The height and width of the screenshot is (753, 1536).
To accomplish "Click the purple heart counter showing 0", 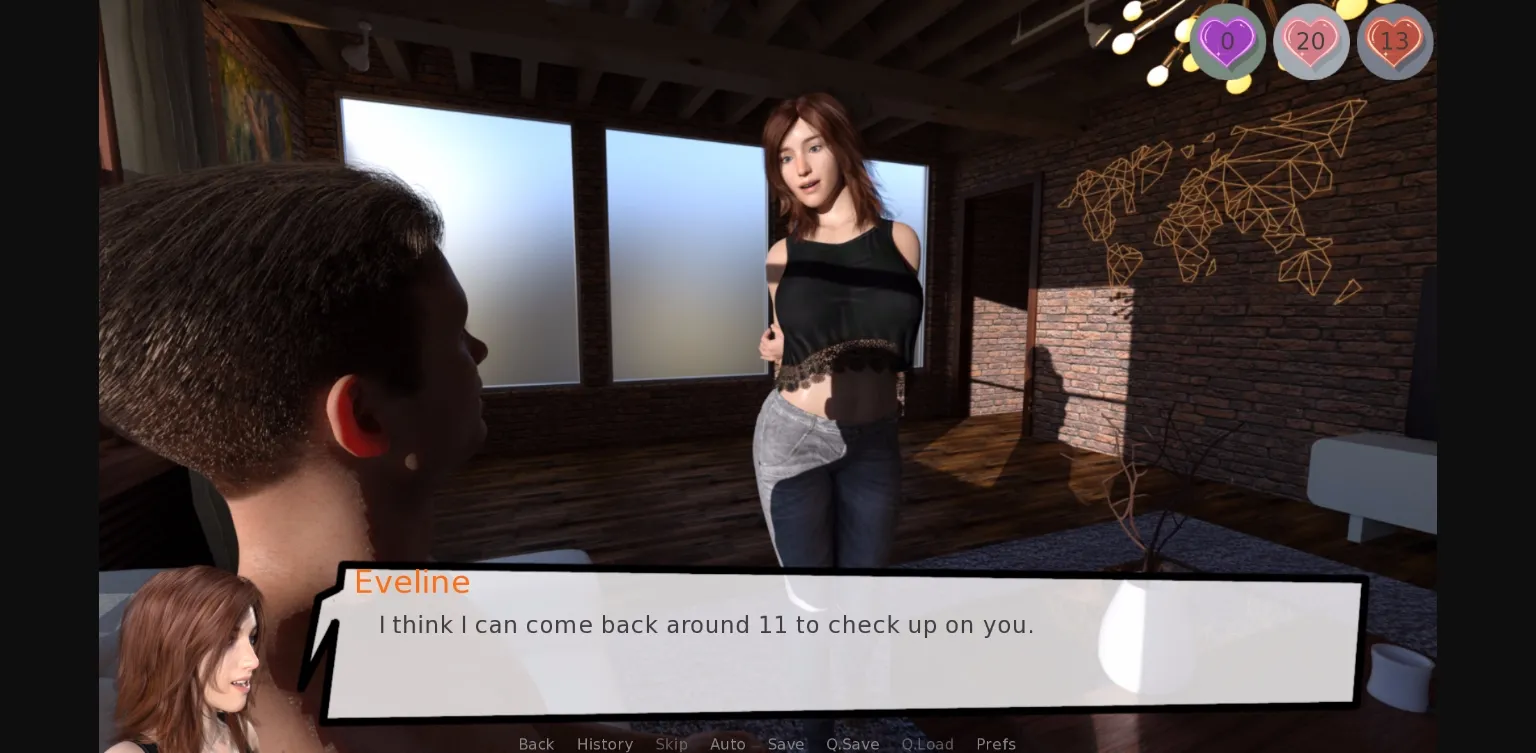I will pyautogui.click(x=1228, y=42).
